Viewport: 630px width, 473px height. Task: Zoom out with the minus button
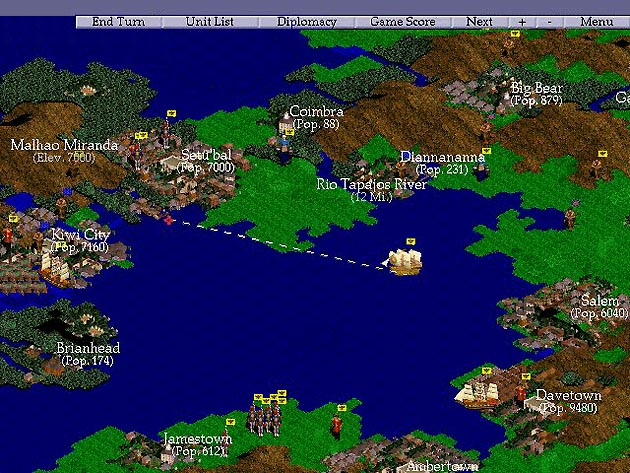pos(549,21)
